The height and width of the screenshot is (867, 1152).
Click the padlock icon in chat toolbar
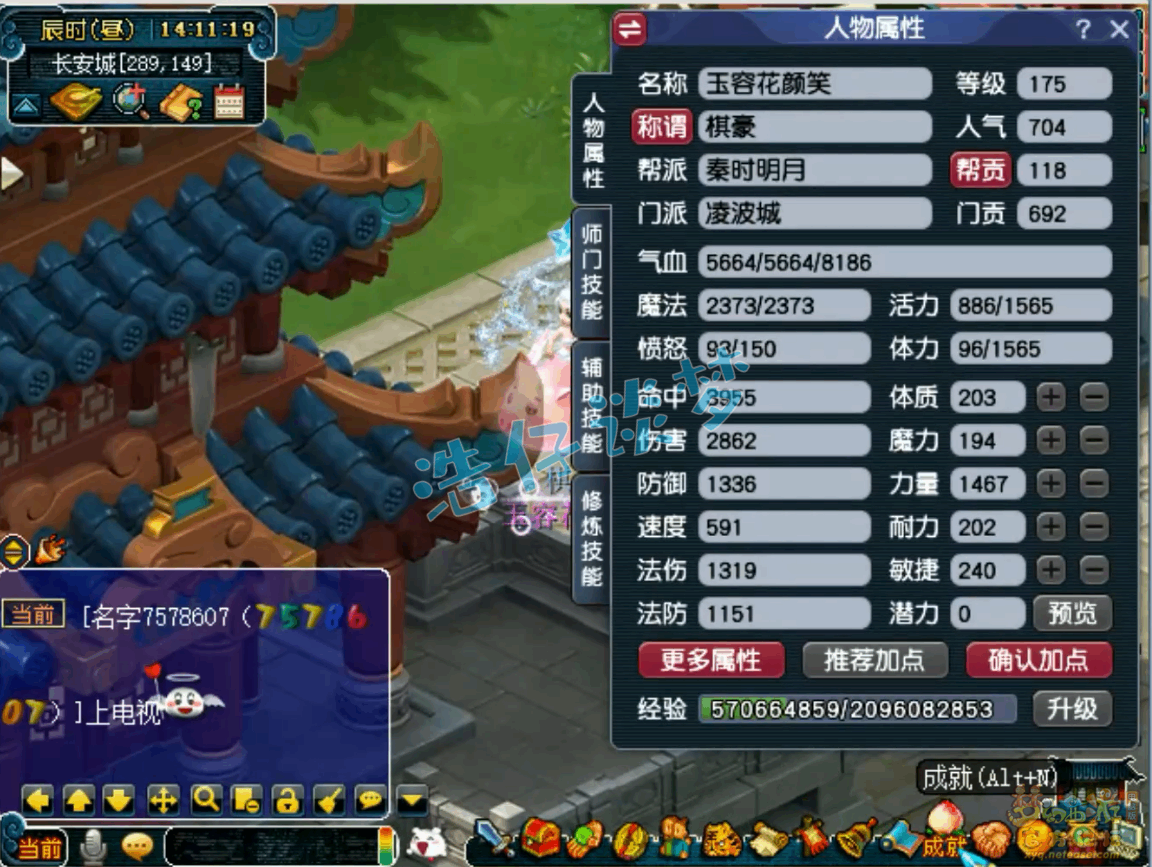pos(288,799)
